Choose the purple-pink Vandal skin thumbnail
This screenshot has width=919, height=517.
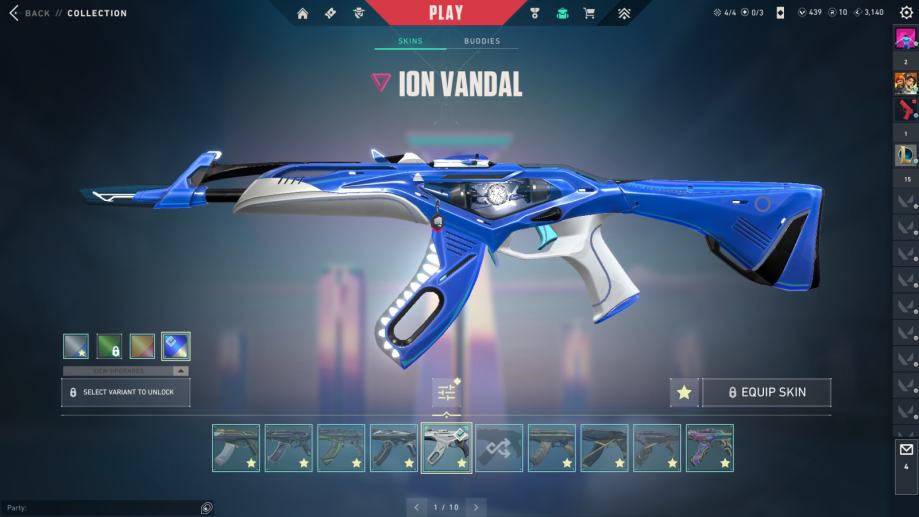[x=710, y=448]
